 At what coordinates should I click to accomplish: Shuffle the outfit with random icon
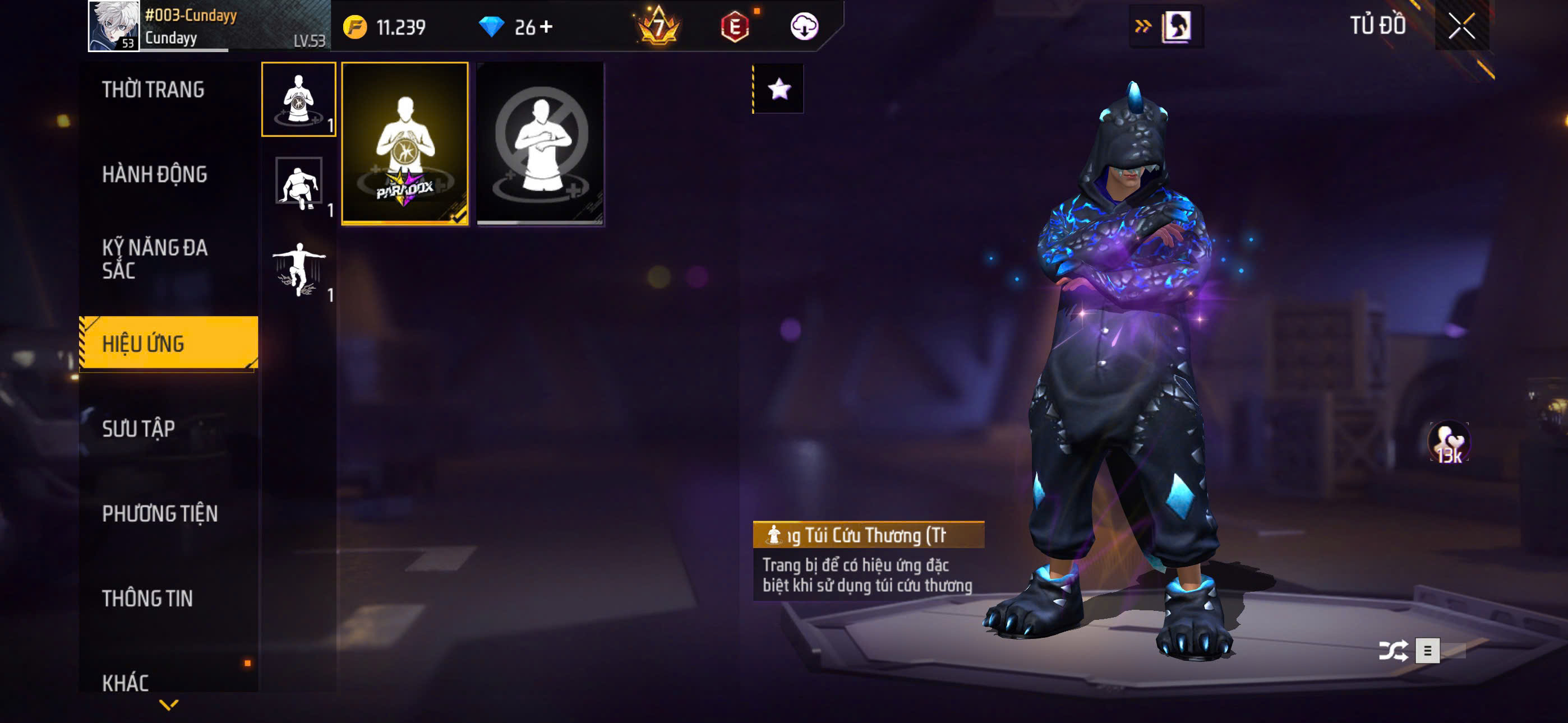(1392, 651)
